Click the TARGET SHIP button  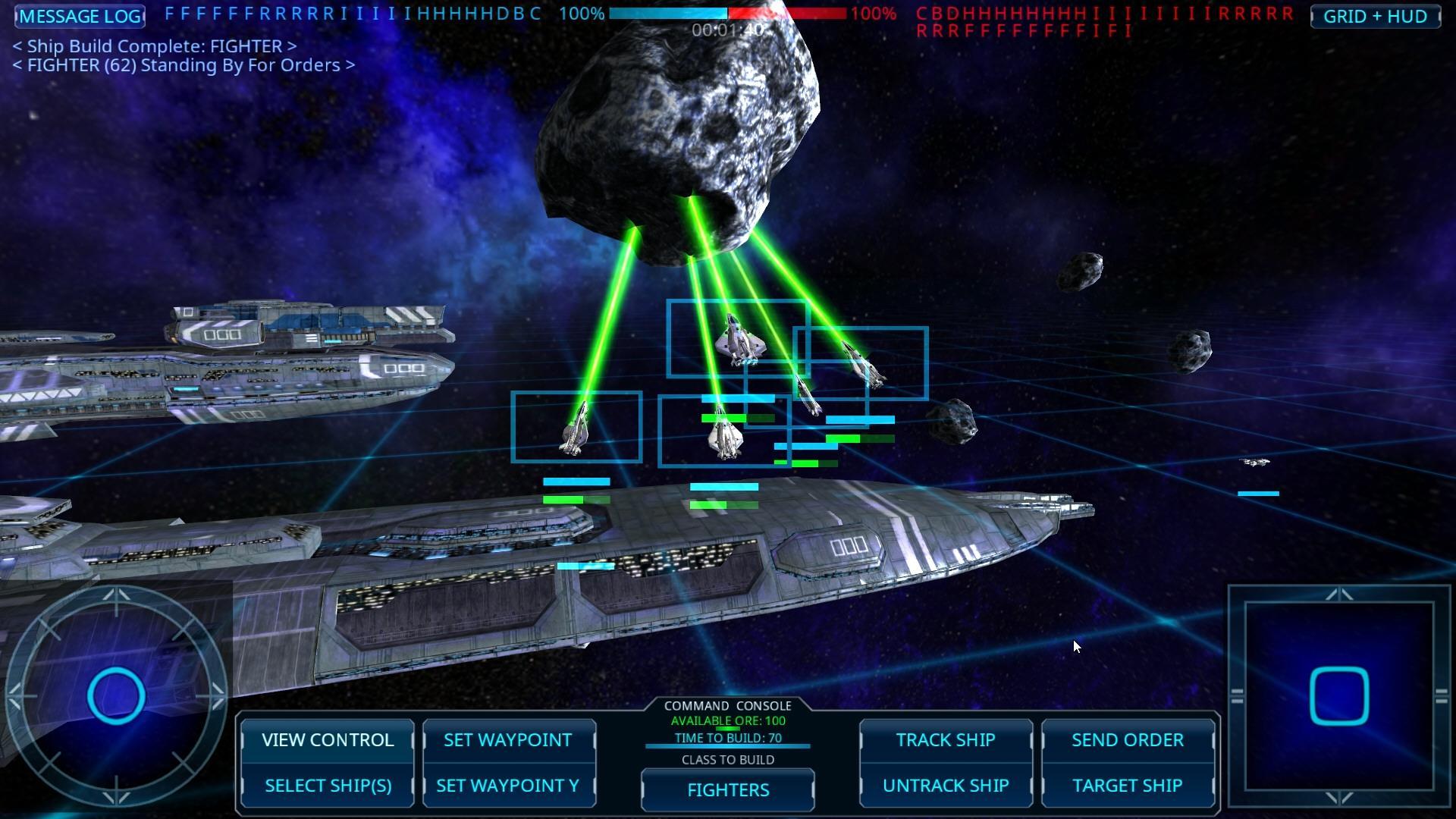(x=1128, y=786)
